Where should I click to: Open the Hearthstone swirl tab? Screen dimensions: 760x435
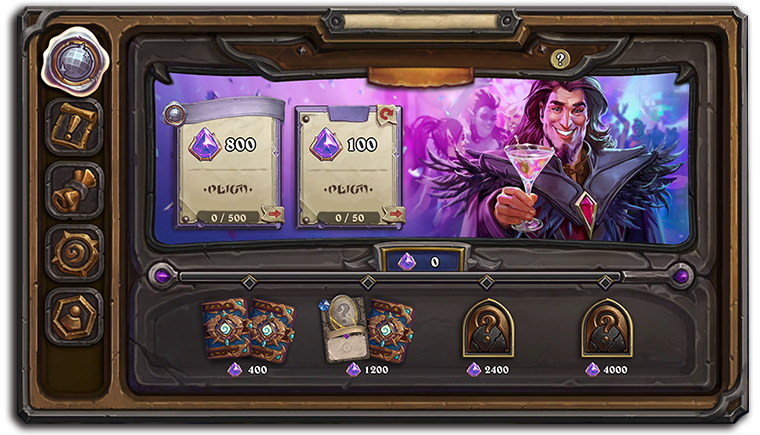[x=73, y=253]
